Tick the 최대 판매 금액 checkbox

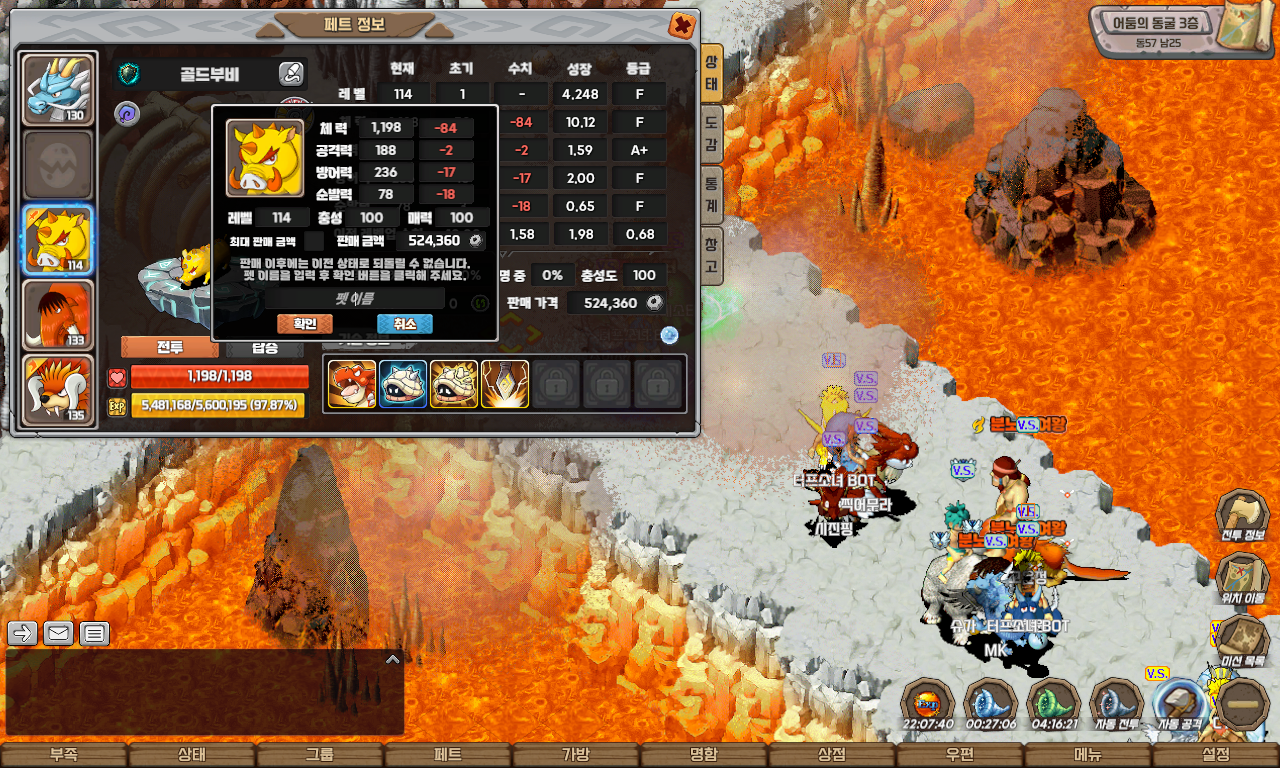(314, 241)
